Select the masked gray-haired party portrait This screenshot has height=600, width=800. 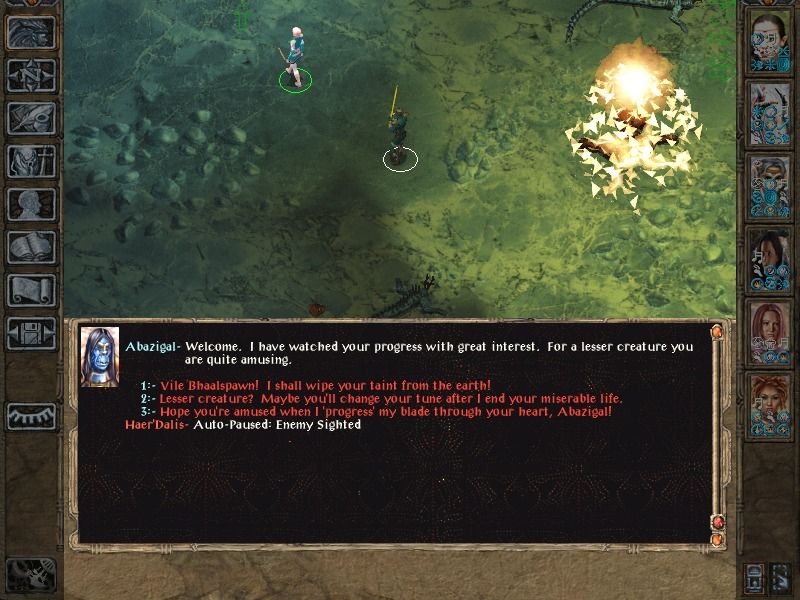point(769,184)
